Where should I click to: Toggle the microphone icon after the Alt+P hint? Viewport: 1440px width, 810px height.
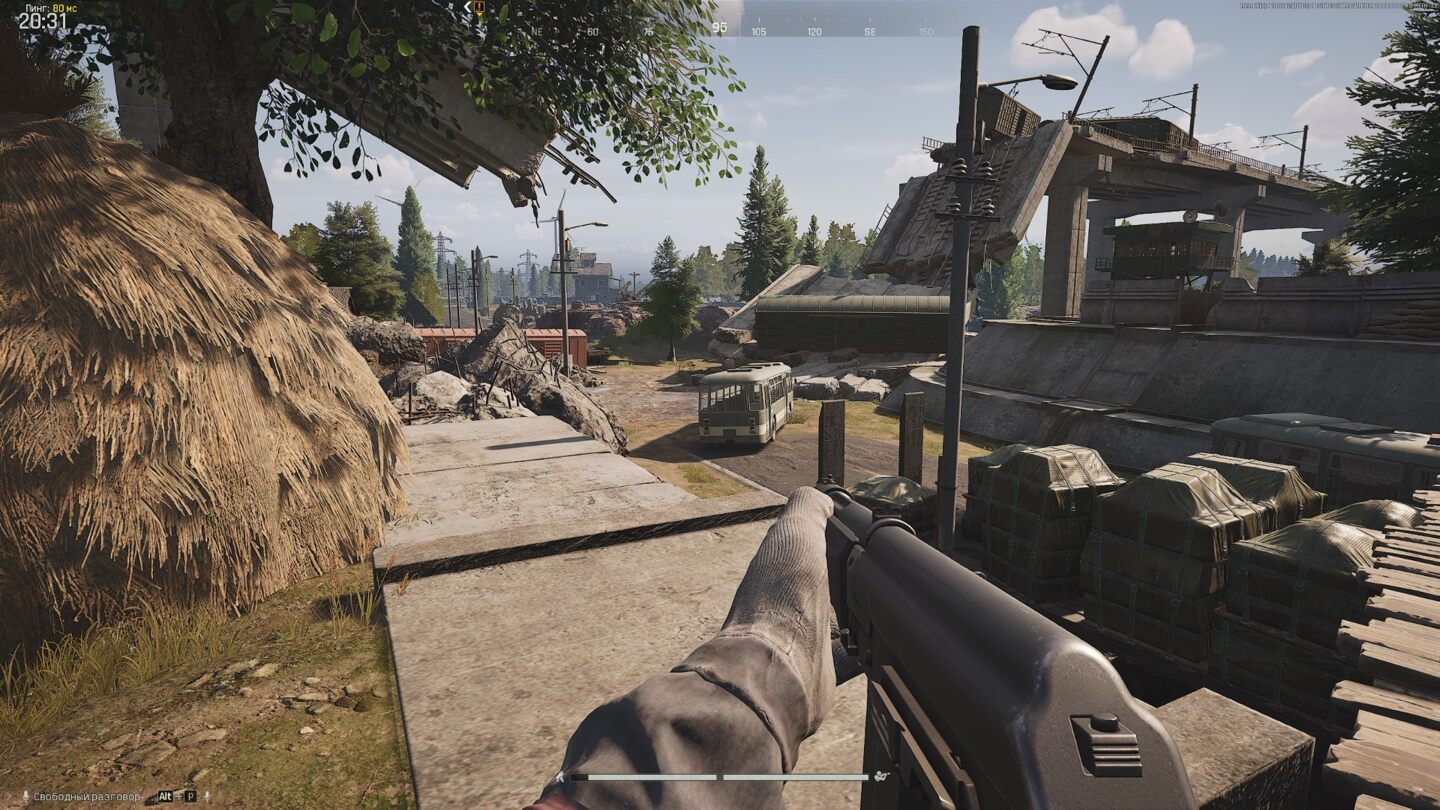[x=207, y=797]
